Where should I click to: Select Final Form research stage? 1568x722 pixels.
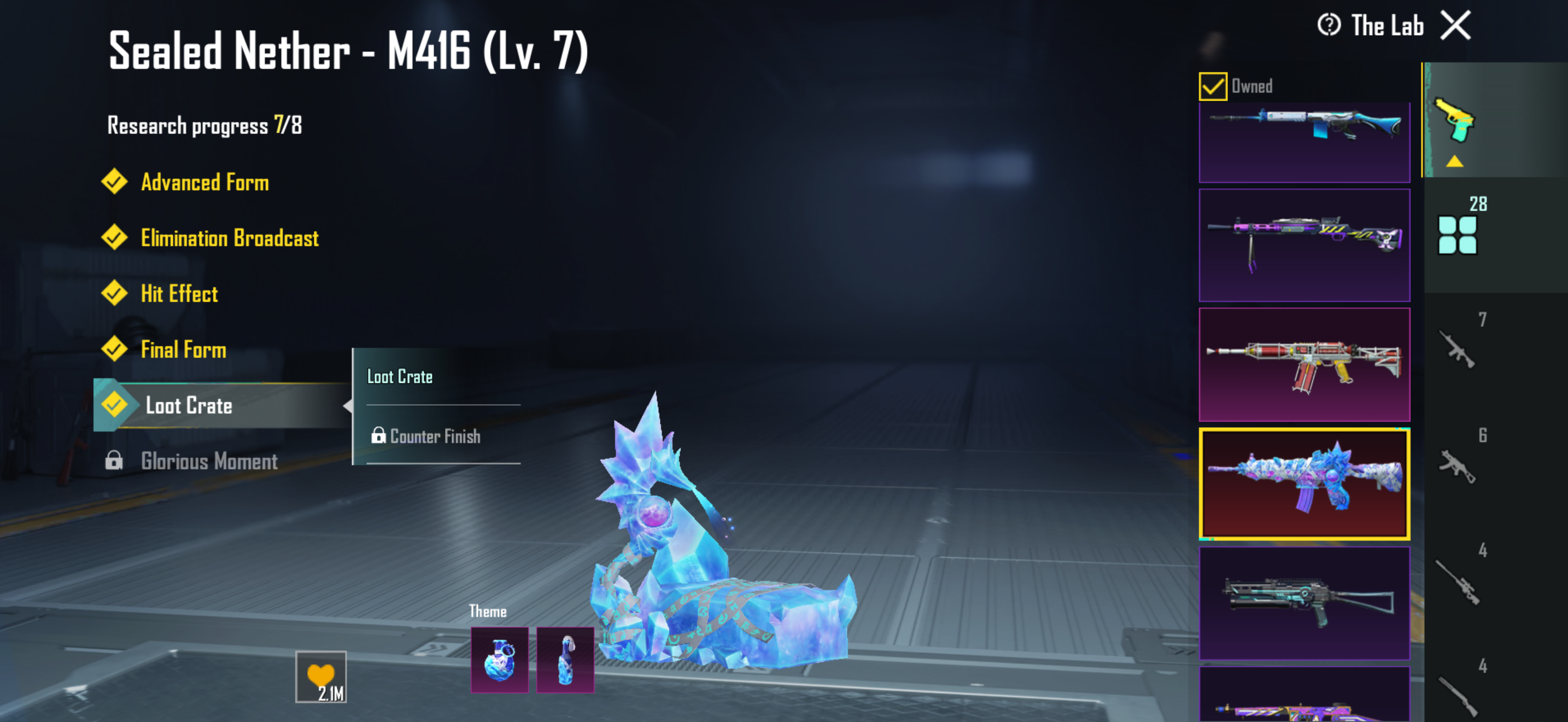[x=183, y=350]
